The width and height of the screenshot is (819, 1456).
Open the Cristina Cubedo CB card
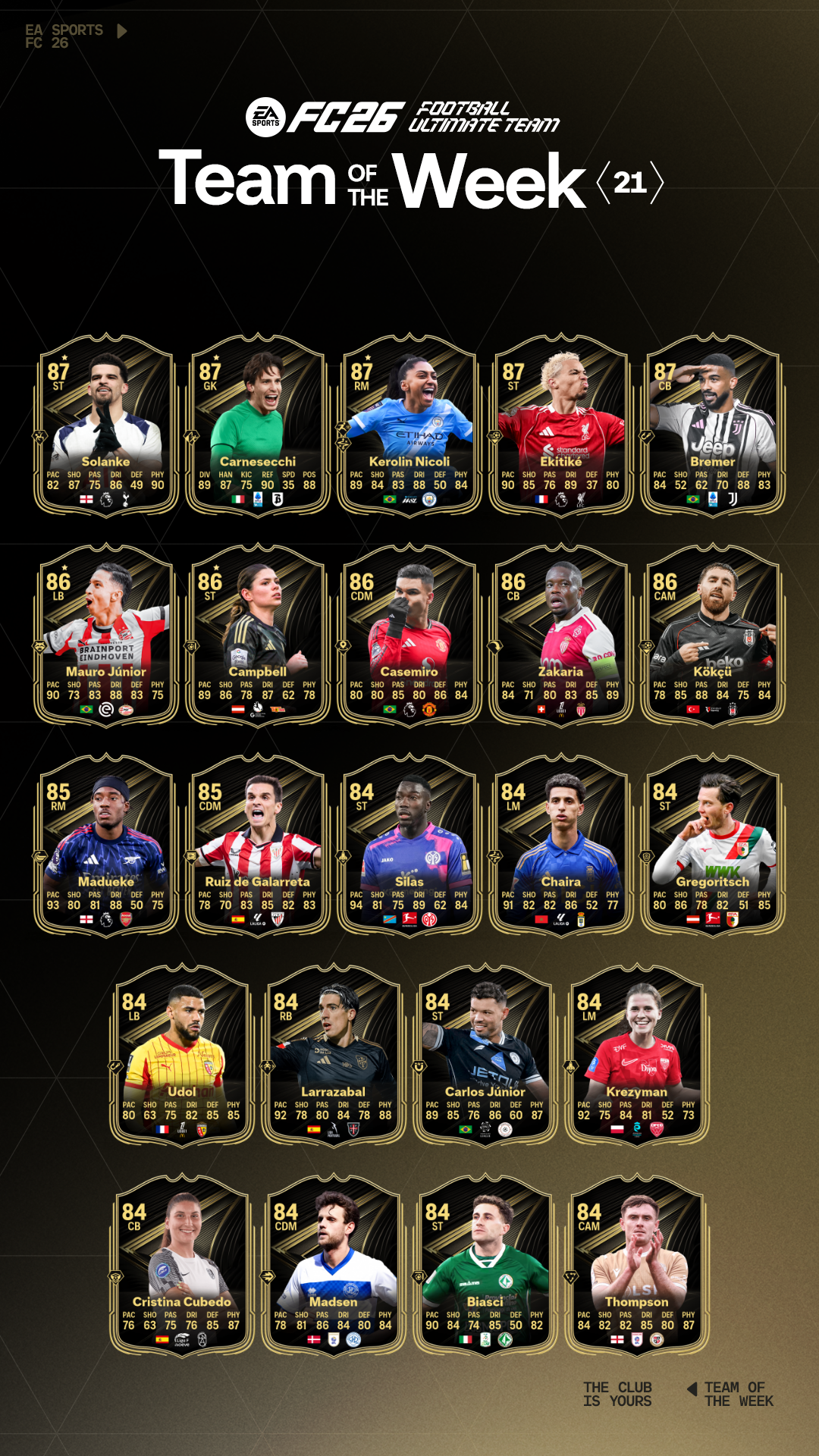click(182, 1265)
